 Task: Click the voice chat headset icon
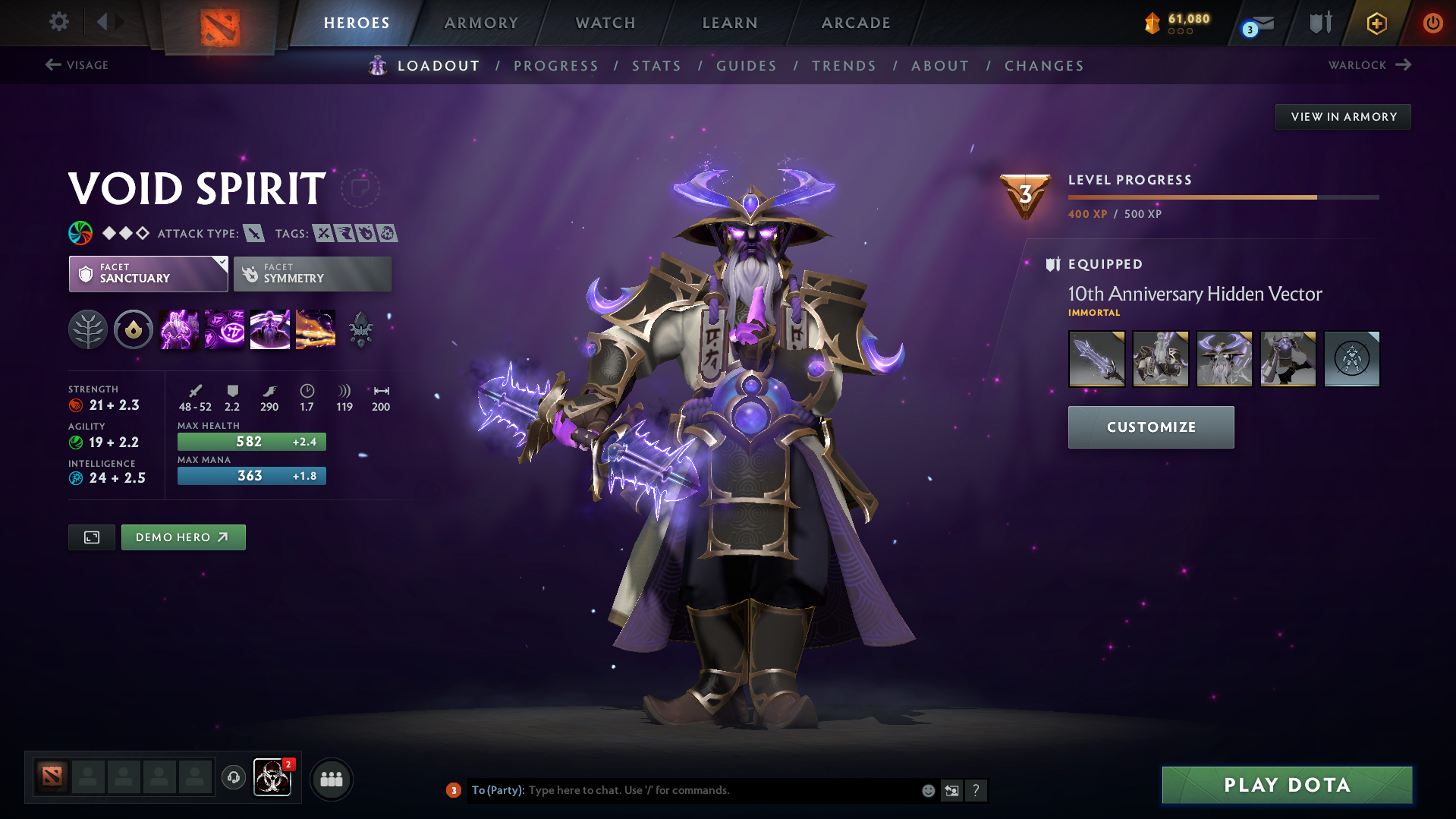233,778
